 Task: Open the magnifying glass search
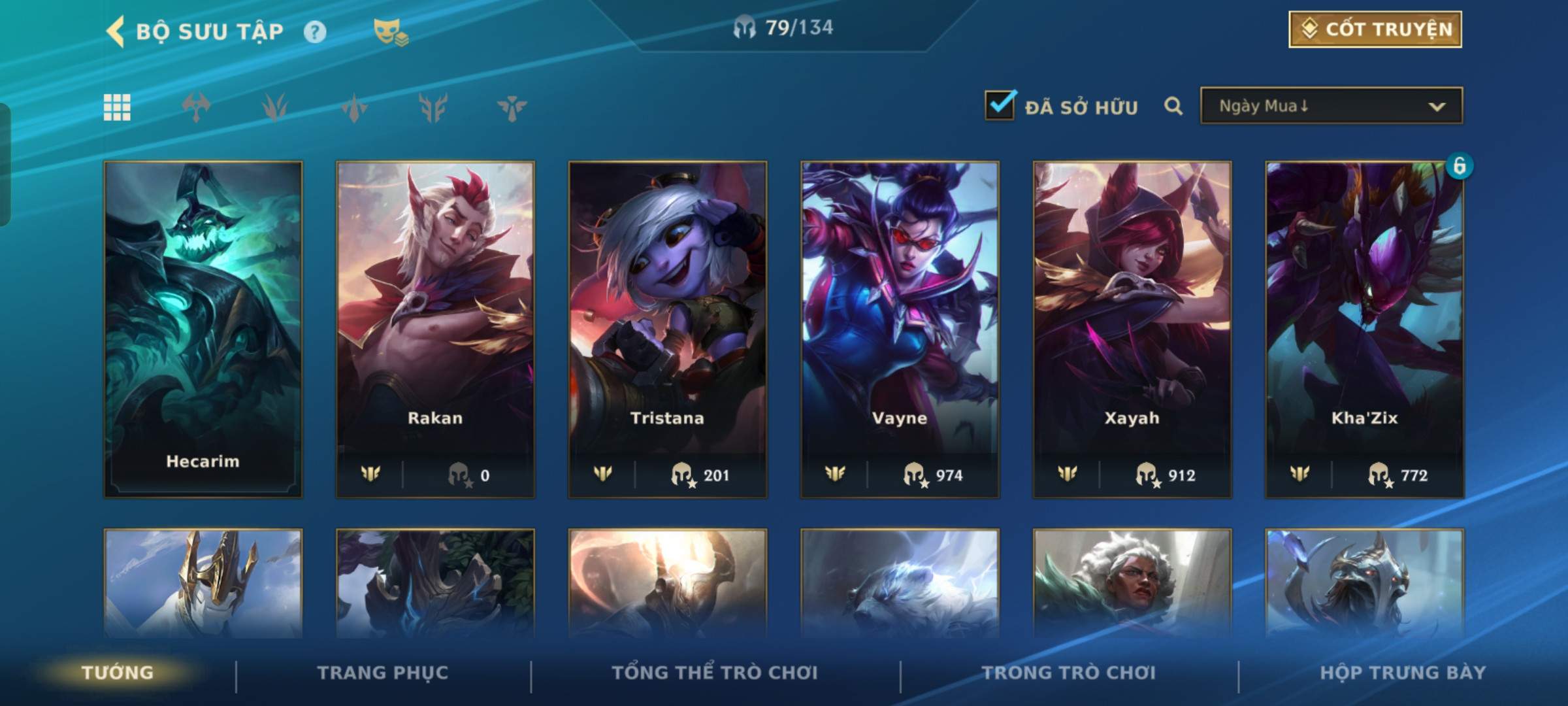pyautogui.click(x=1173, y=106)
